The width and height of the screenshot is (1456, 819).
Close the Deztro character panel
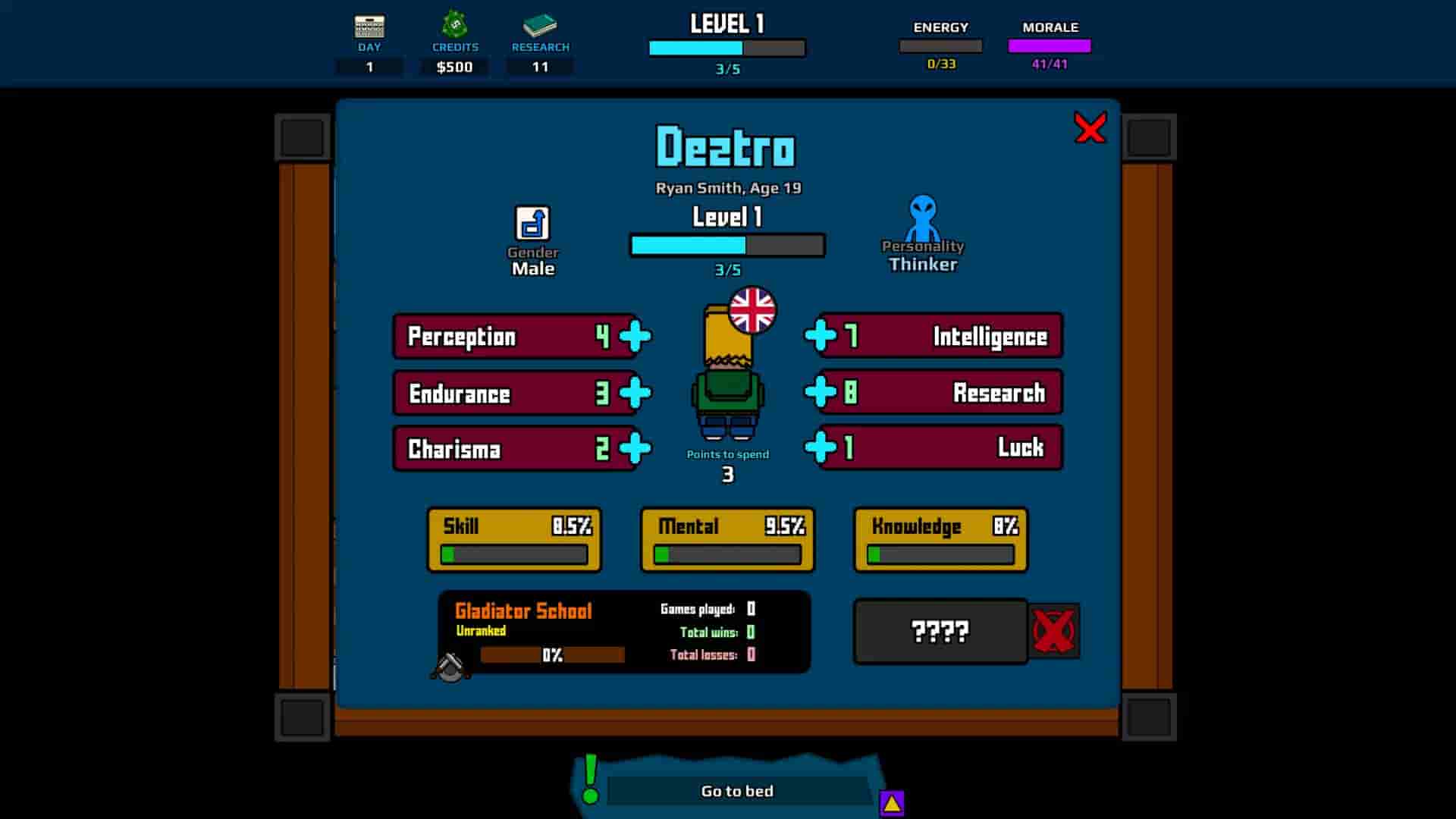[x=1091, y=127]
